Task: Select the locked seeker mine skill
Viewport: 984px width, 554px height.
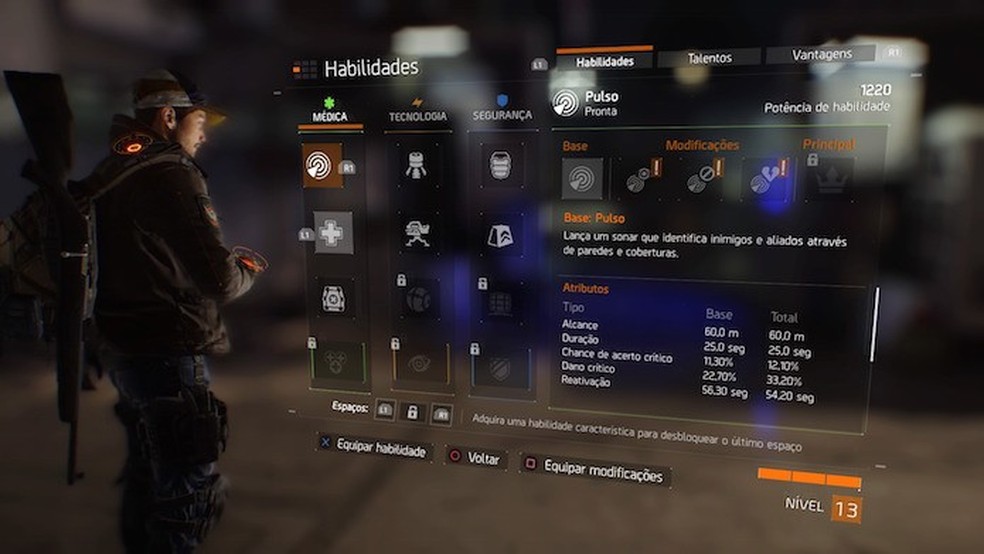Action: click(x=419, y=298)
